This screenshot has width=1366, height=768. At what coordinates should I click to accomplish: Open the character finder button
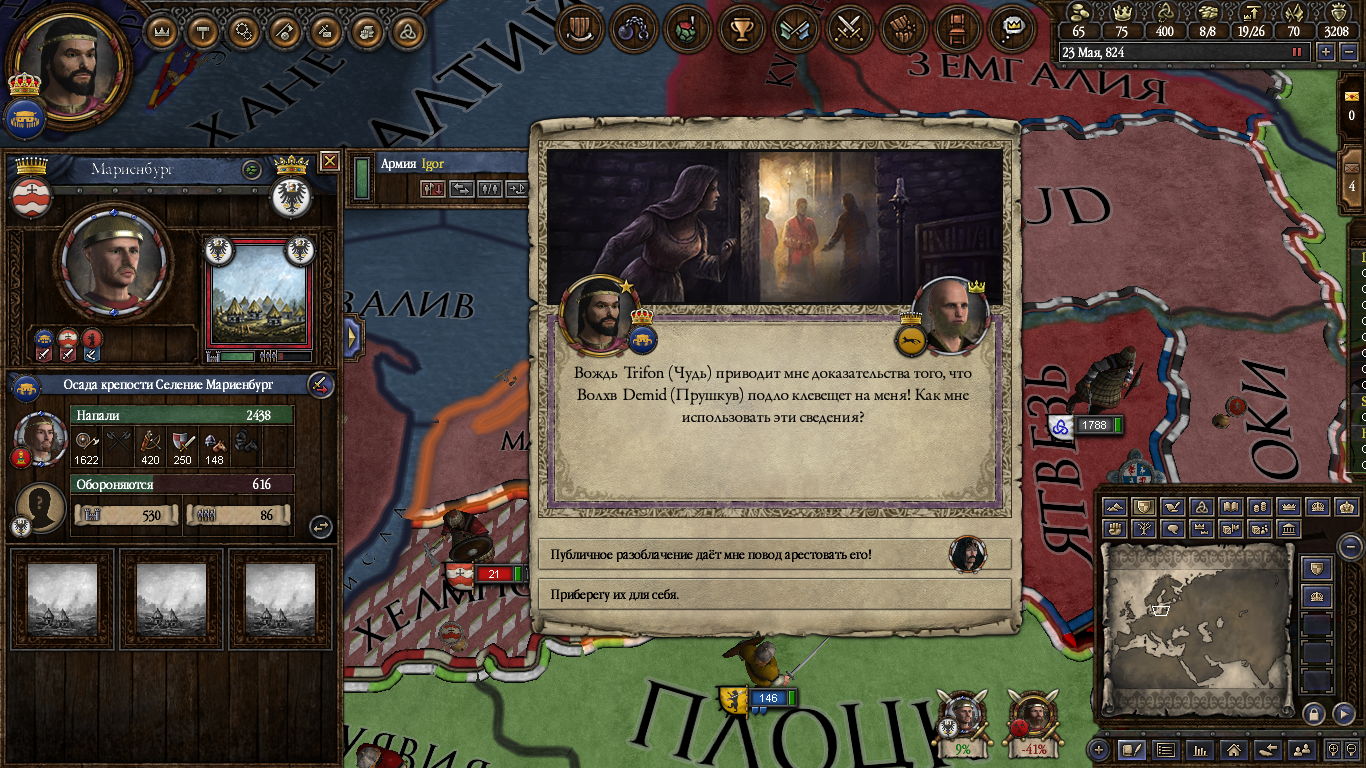click(x=1302, y=749)
